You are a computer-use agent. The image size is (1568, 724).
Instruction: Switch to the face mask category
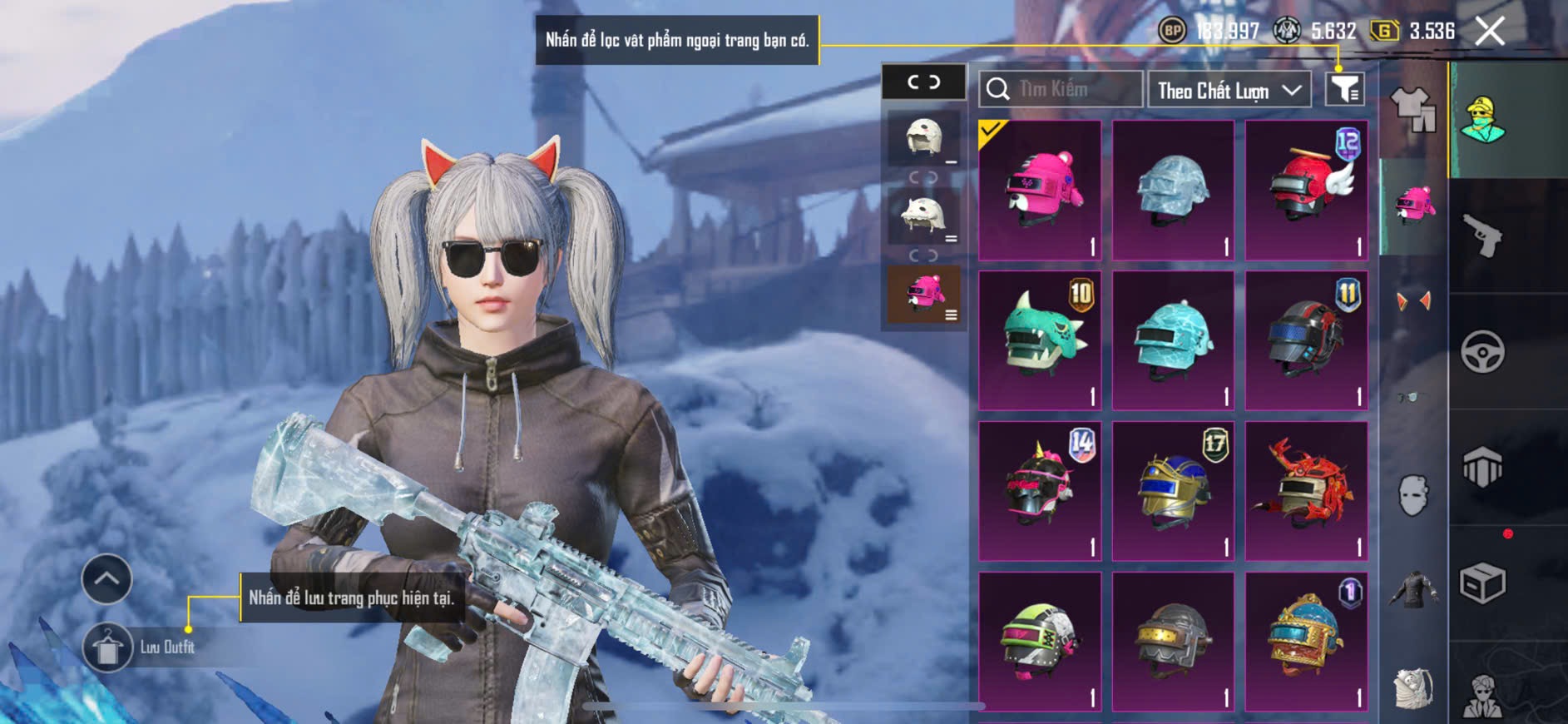click(x=1412, y=496)
